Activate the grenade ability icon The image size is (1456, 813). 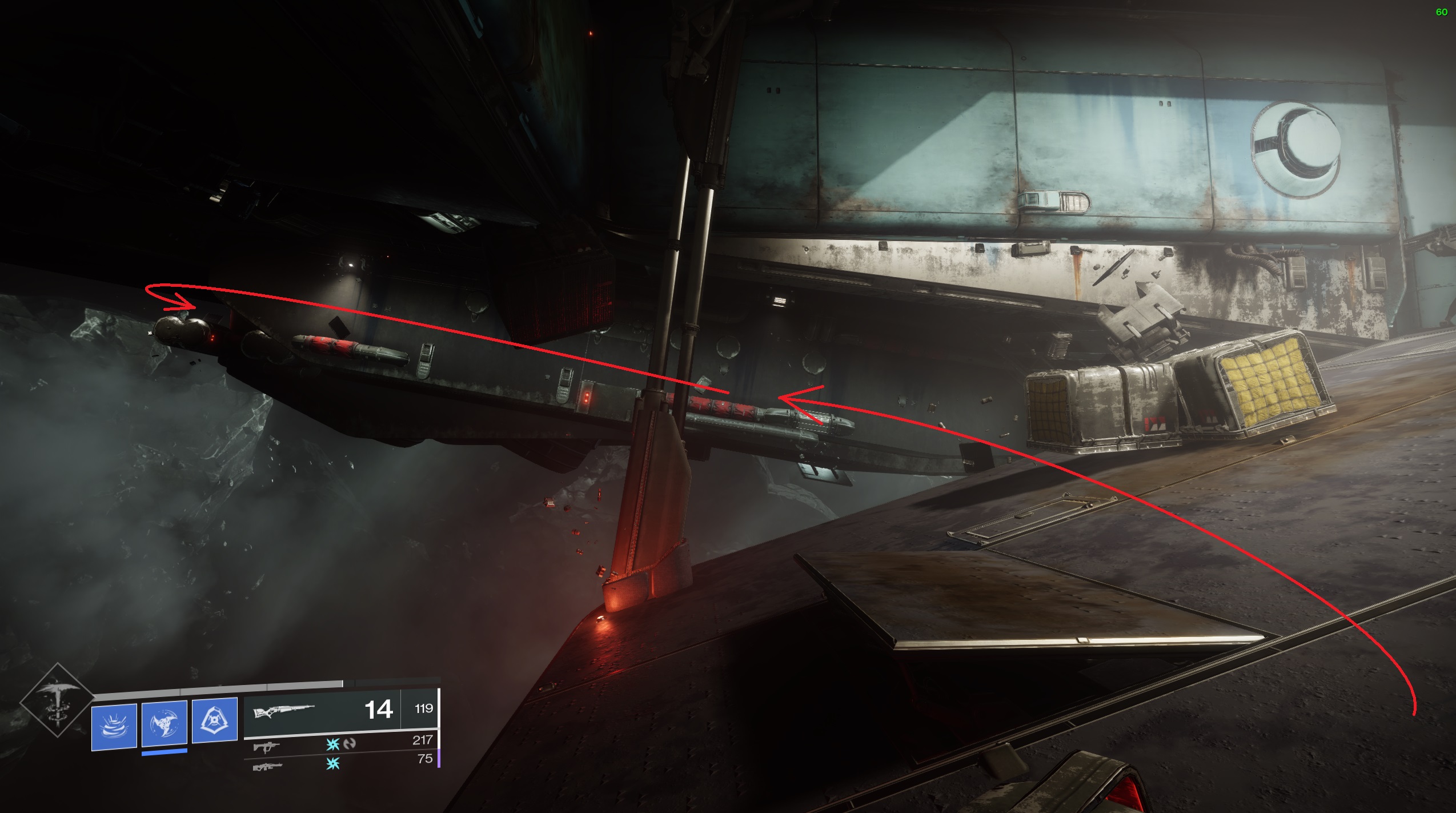[114, 727]
